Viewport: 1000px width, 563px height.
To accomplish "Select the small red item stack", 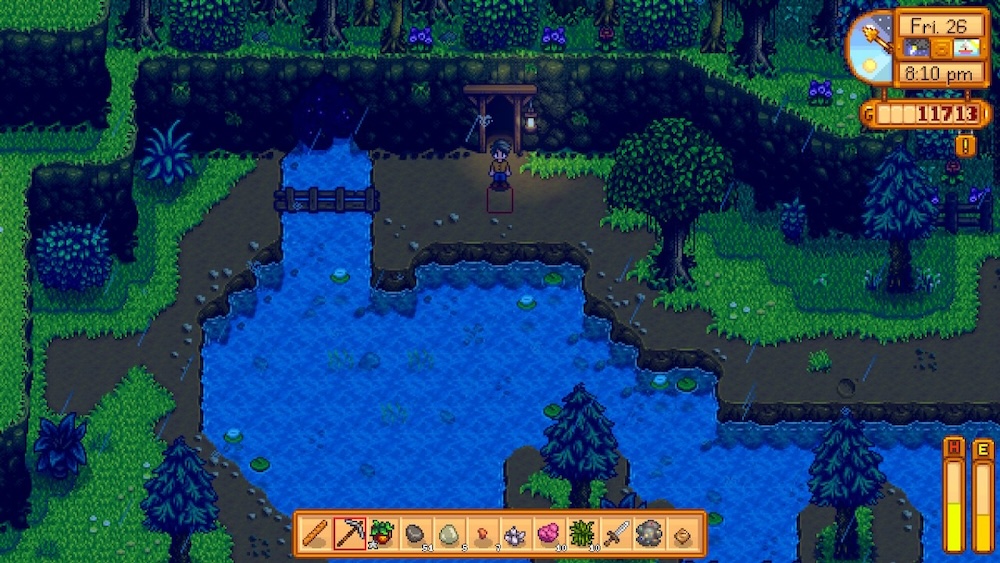I will 482,533.
